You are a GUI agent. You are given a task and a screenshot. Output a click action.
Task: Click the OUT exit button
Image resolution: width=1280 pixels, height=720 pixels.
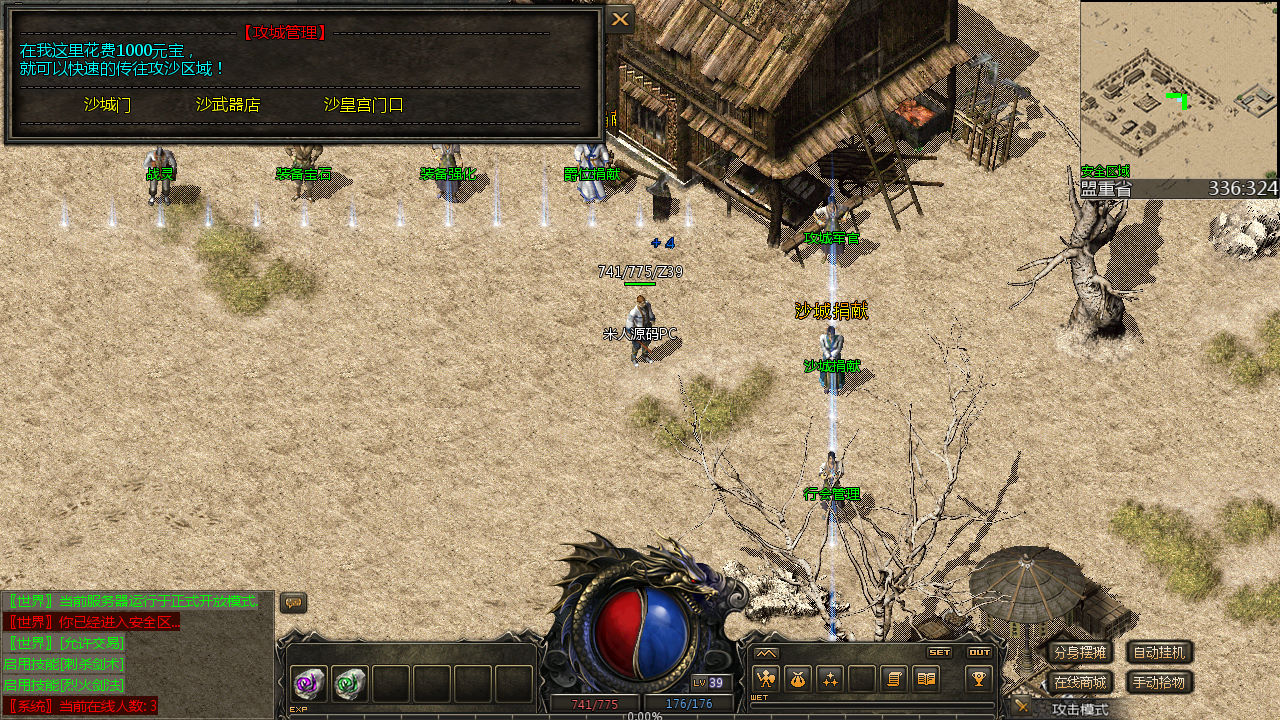pos(979,652)
